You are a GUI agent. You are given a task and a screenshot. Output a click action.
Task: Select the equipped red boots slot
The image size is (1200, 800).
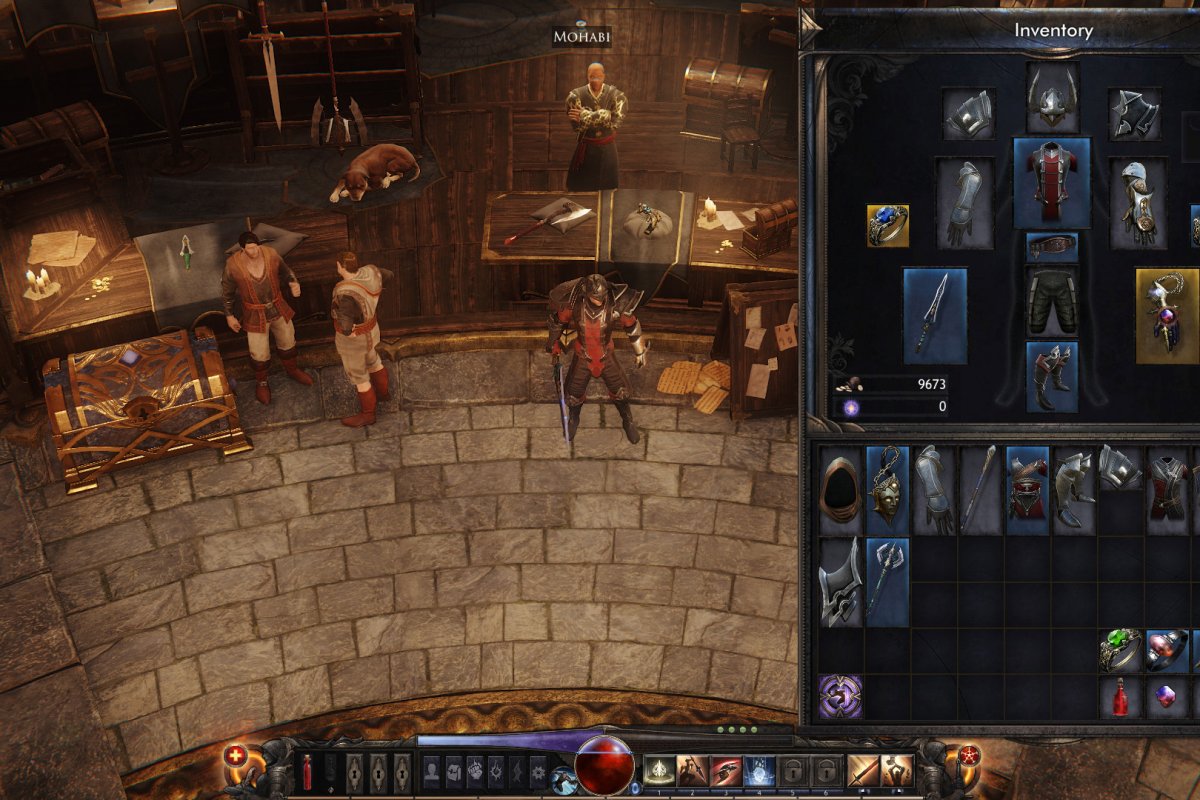[x=1052, y=376]
